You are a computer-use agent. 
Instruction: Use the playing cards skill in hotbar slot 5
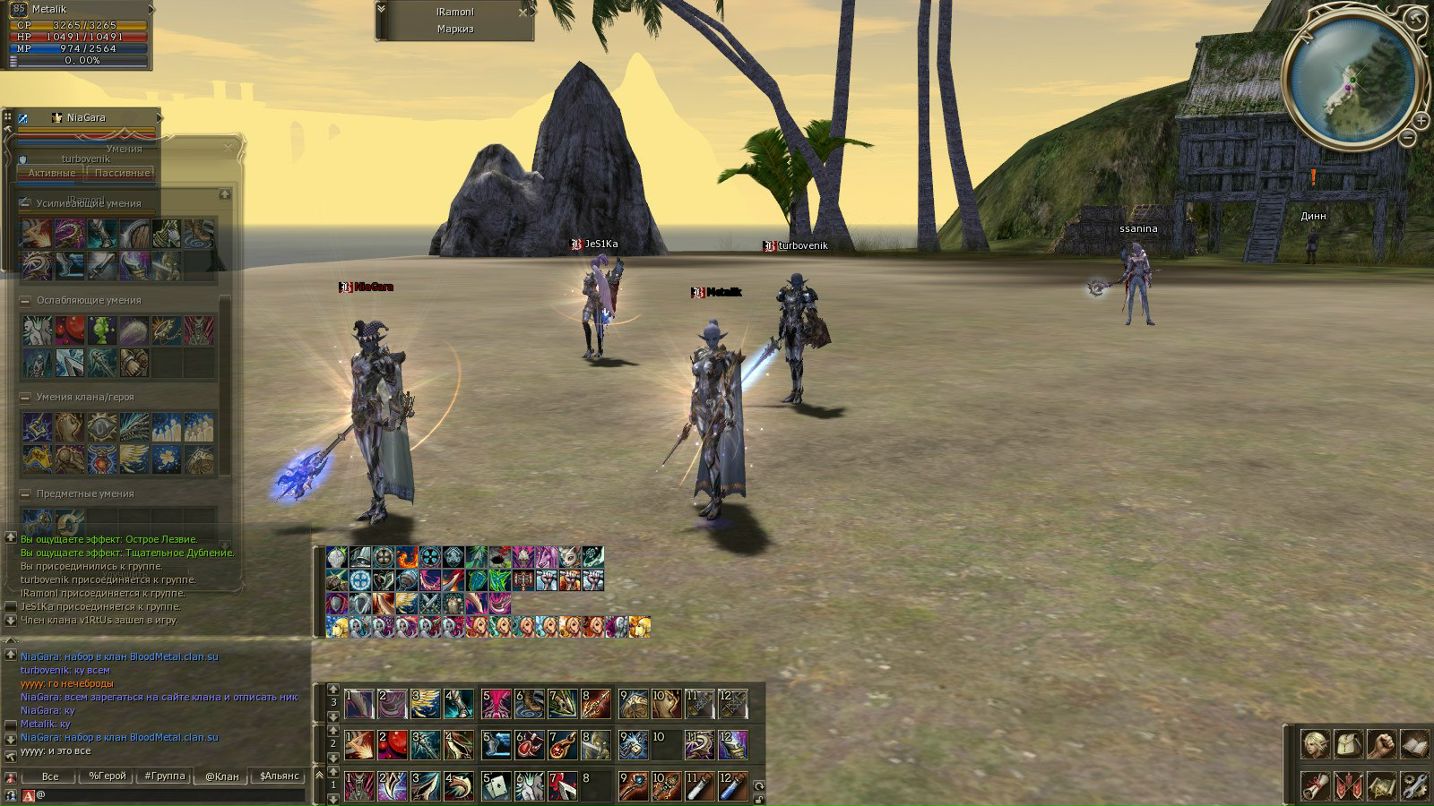tap(497, 786)
